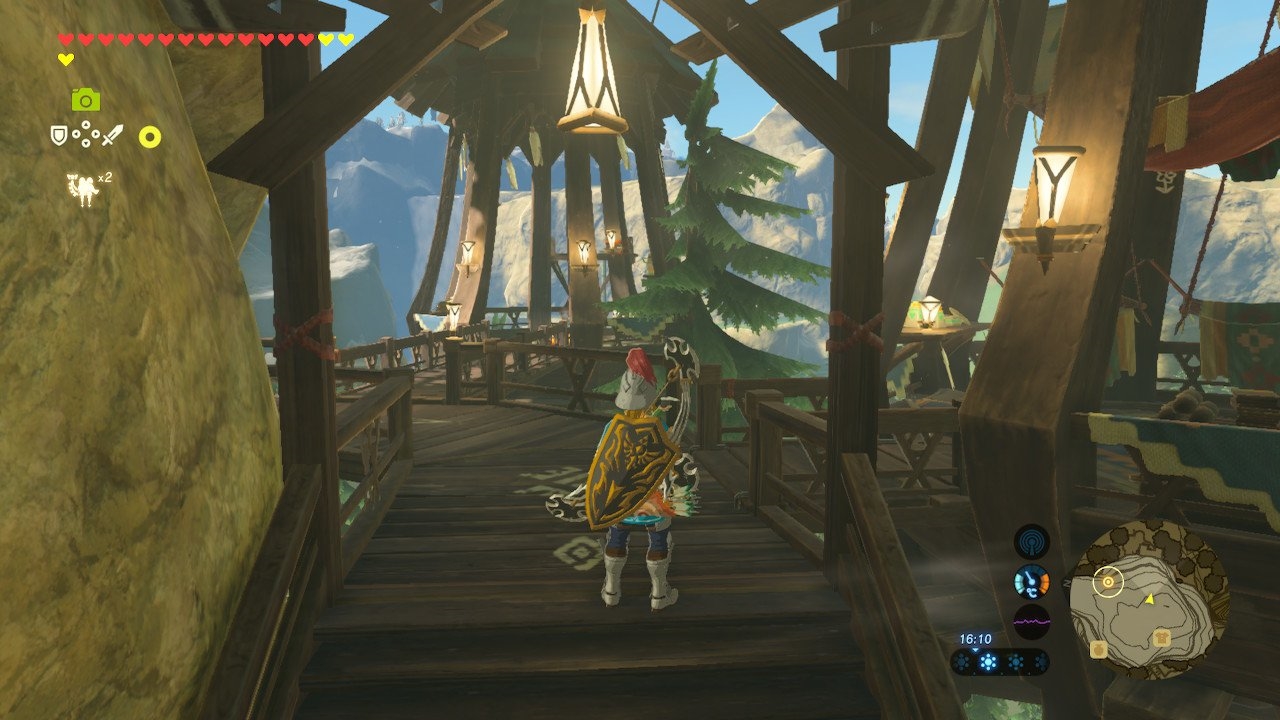
Task: Click the glowing objective marker on the minimap
Action: (1107, 580)
